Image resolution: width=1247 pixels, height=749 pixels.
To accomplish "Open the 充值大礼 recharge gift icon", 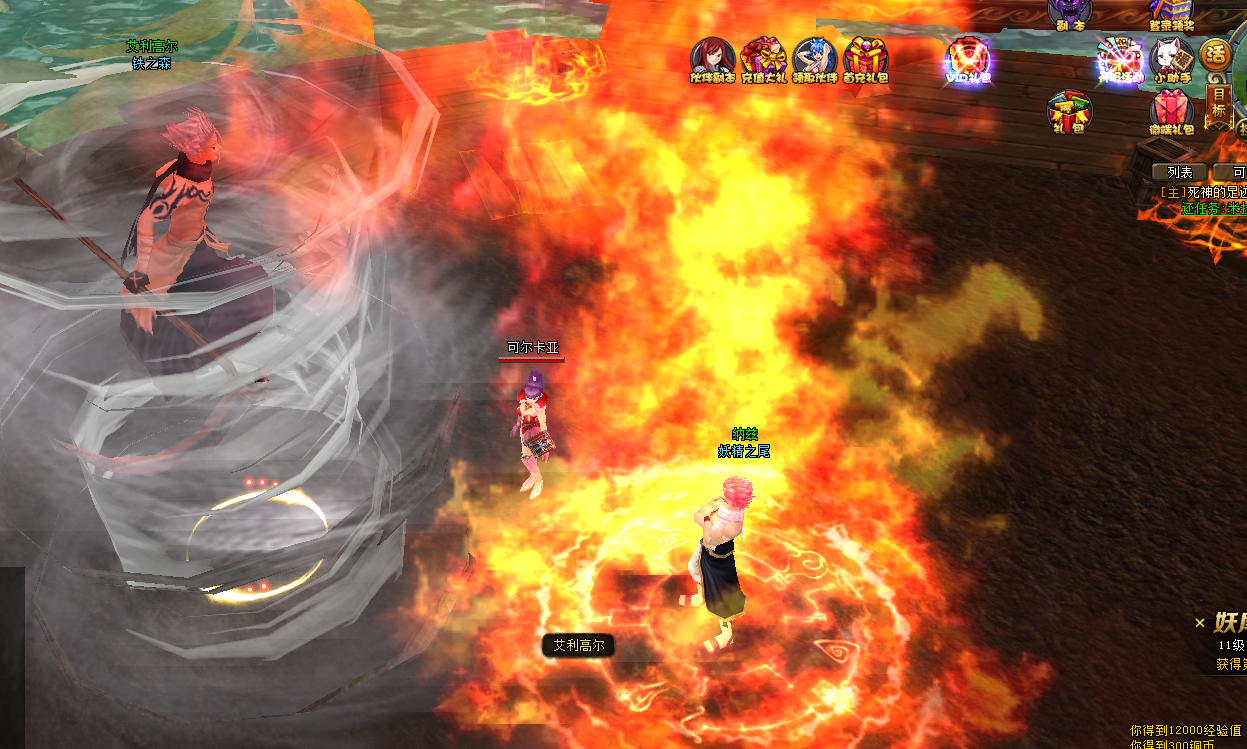I will 763,58.
